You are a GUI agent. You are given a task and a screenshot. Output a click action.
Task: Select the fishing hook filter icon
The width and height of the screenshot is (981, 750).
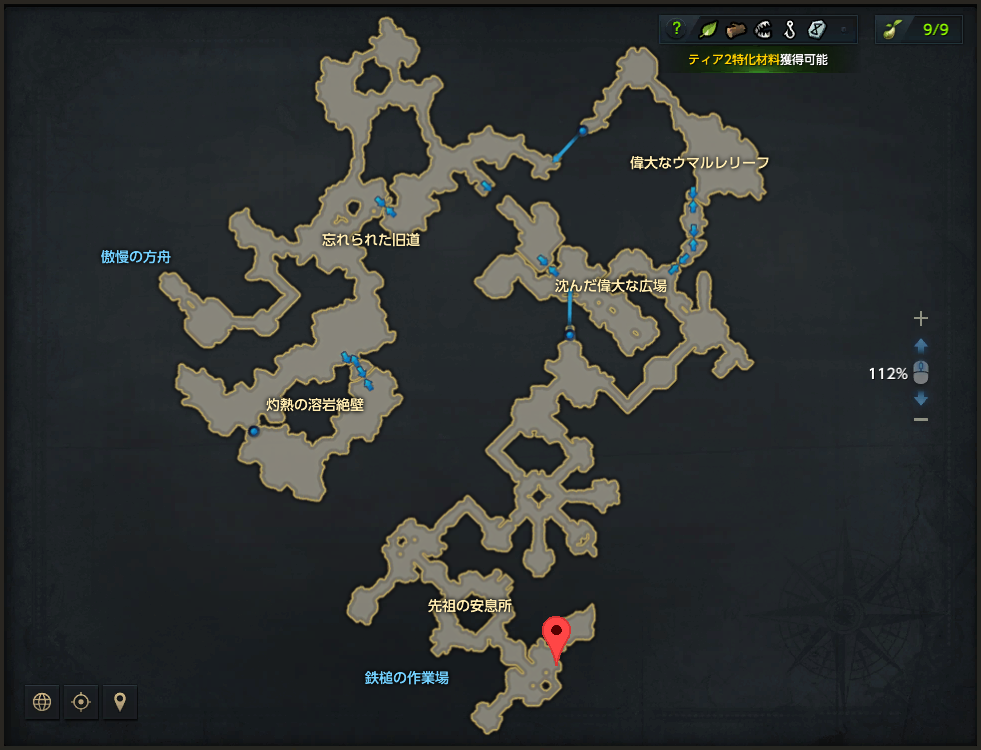click(789, 29)
